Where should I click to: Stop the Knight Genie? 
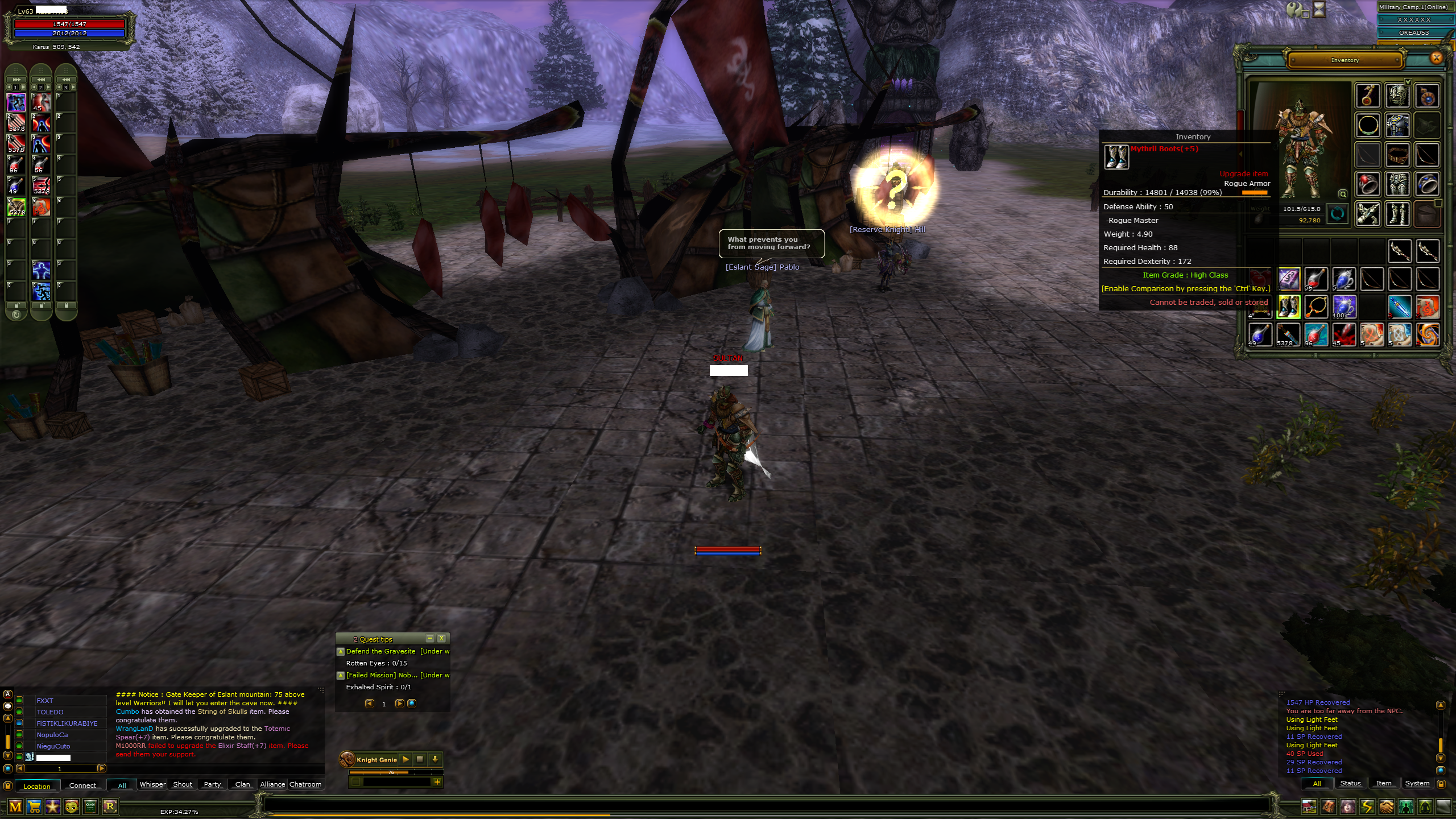[x=420, y=759]
